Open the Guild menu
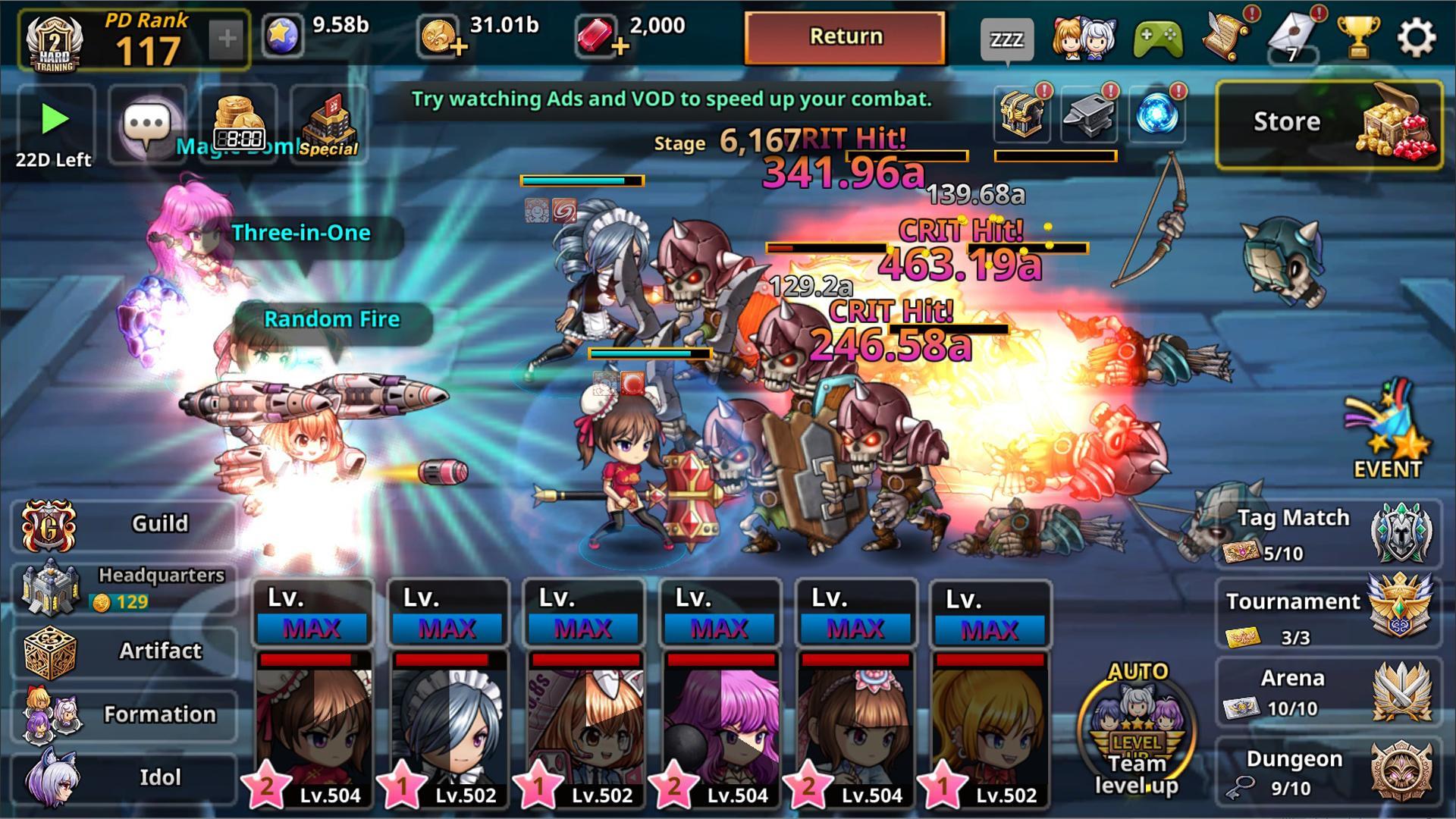Screen dimensions: 1456x819 (125, 524)
